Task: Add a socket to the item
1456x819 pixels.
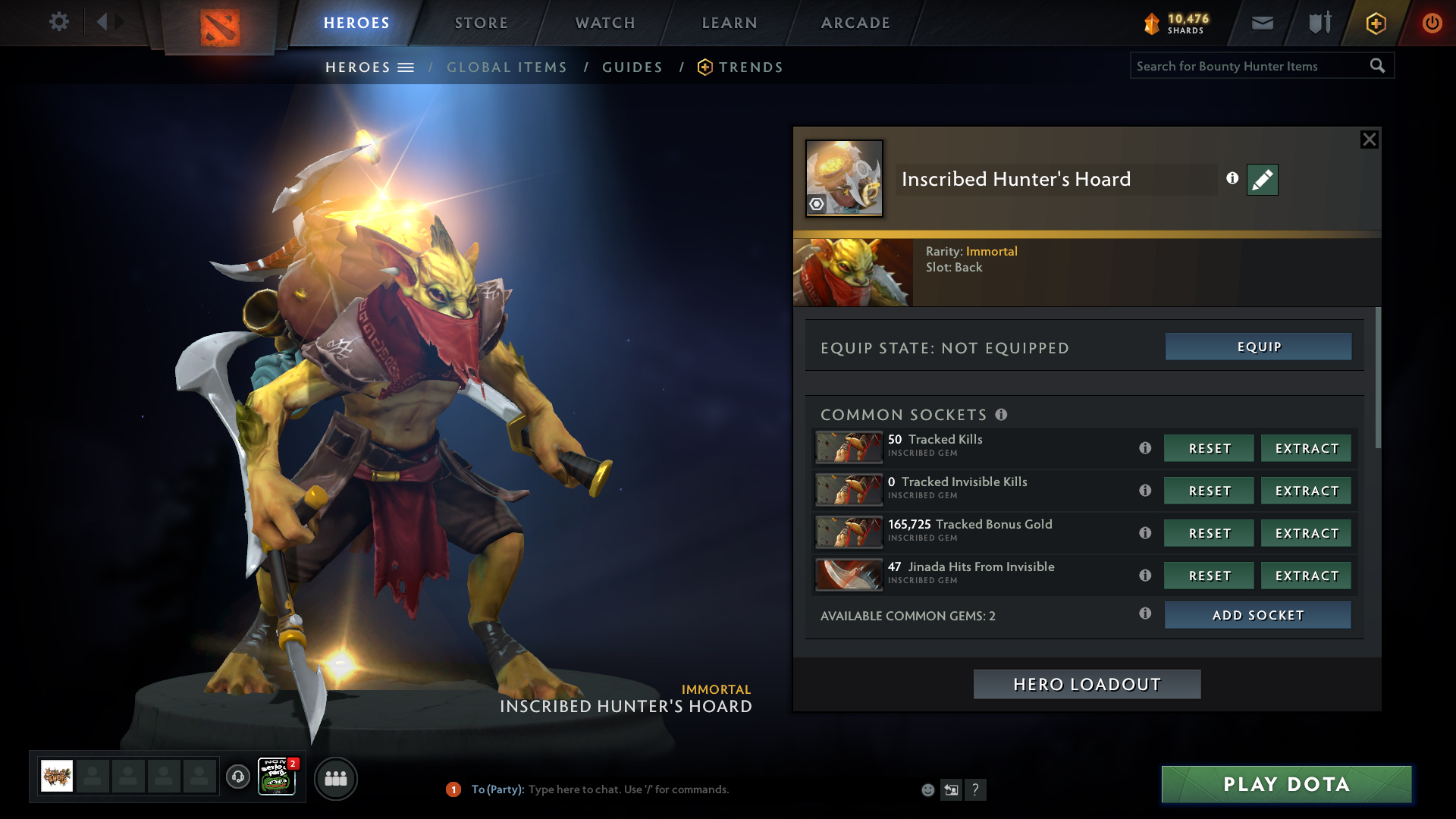Action: point(1257,615)
